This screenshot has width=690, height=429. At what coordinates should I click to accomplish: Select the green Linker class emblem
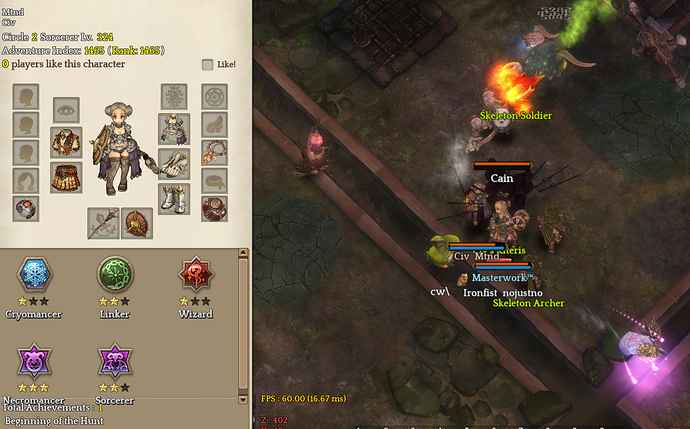tap(115, 273)
